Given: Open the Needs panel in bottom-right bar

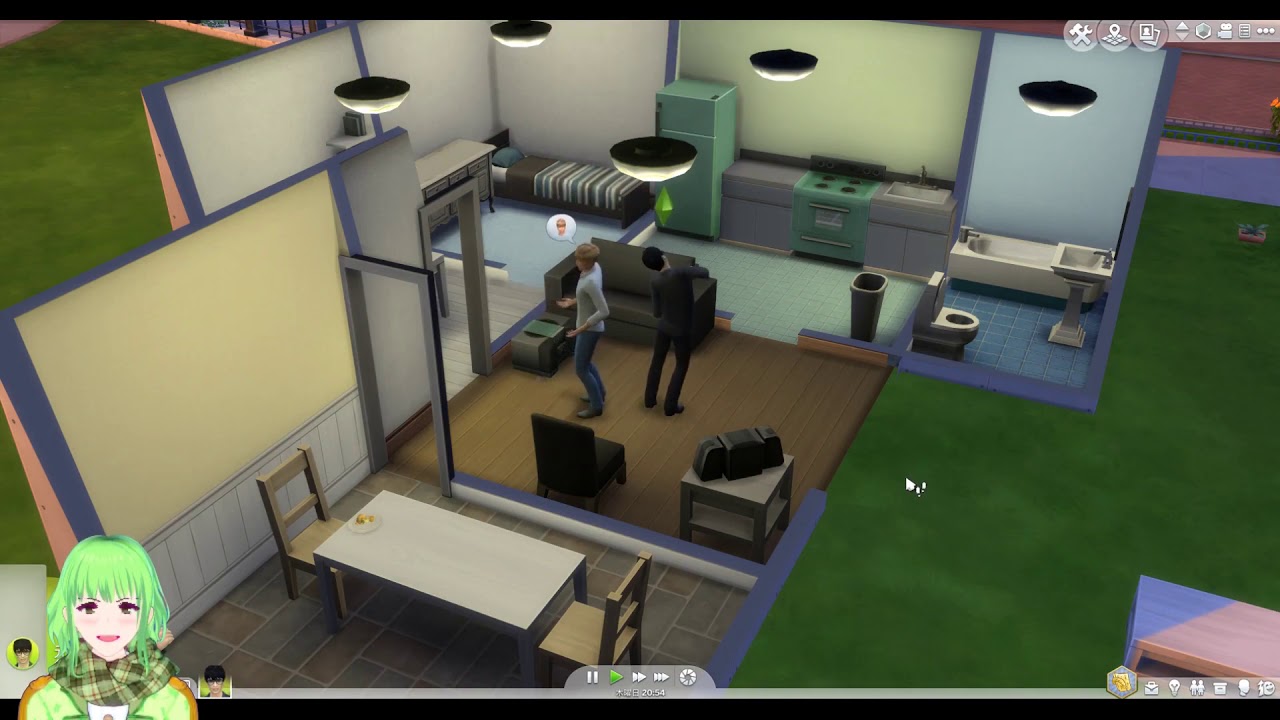Looking at the screenshot, I should (x=1243, y=690).
